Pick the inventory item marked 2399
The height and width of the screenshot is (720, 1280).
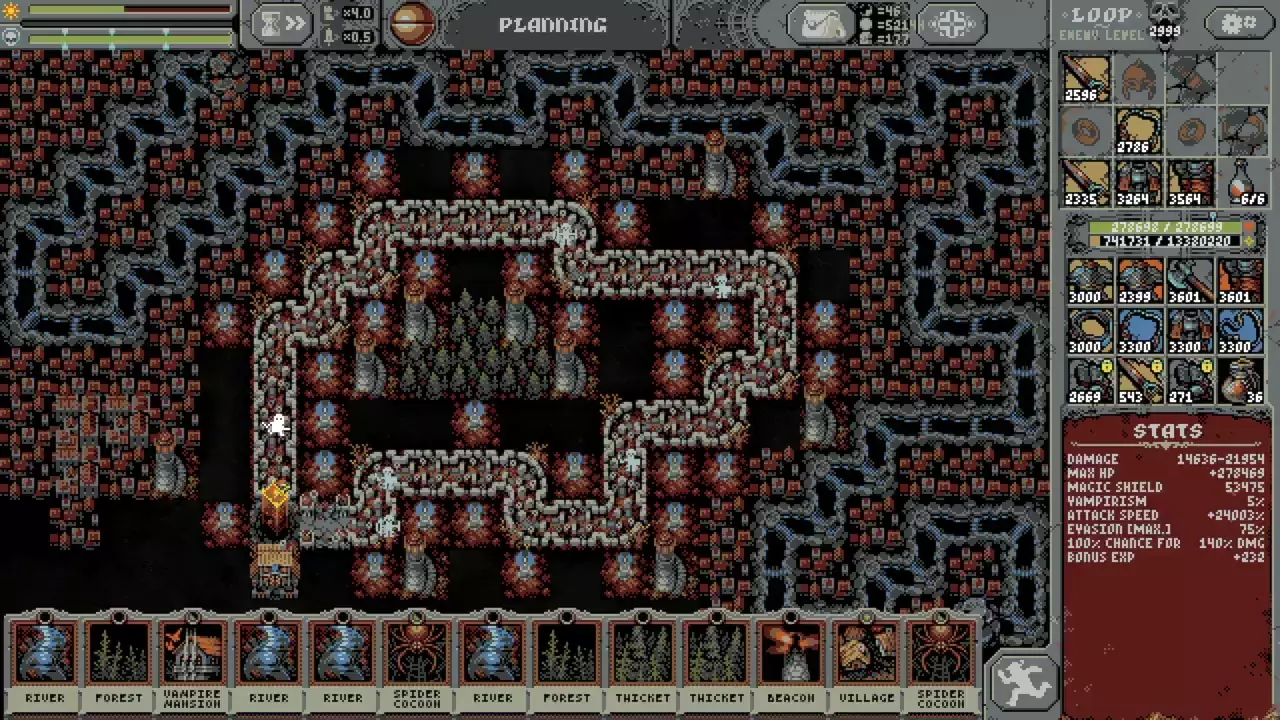(x=1138, y=281)
